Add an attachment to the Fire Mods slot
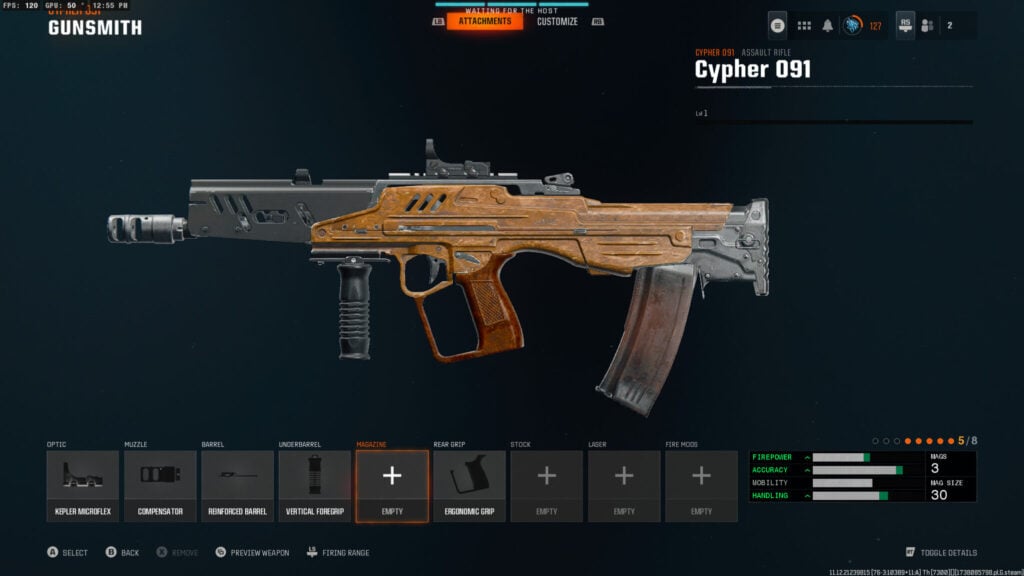This screenshot has width=1024, height=576. 701,486
